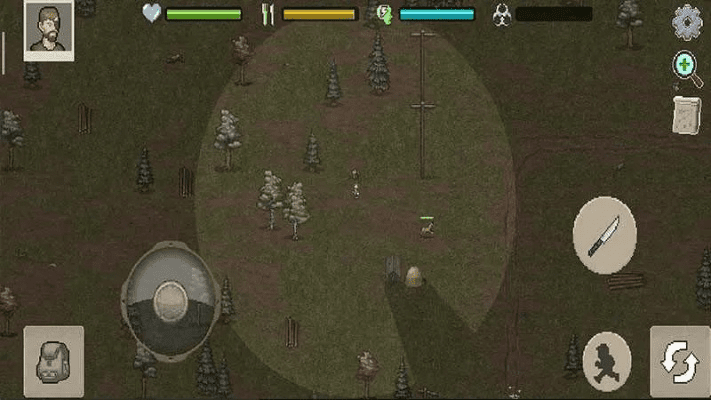Tap the swap arrows button
Viewport: 711px width, 400px height.
(x=680, y=361)
